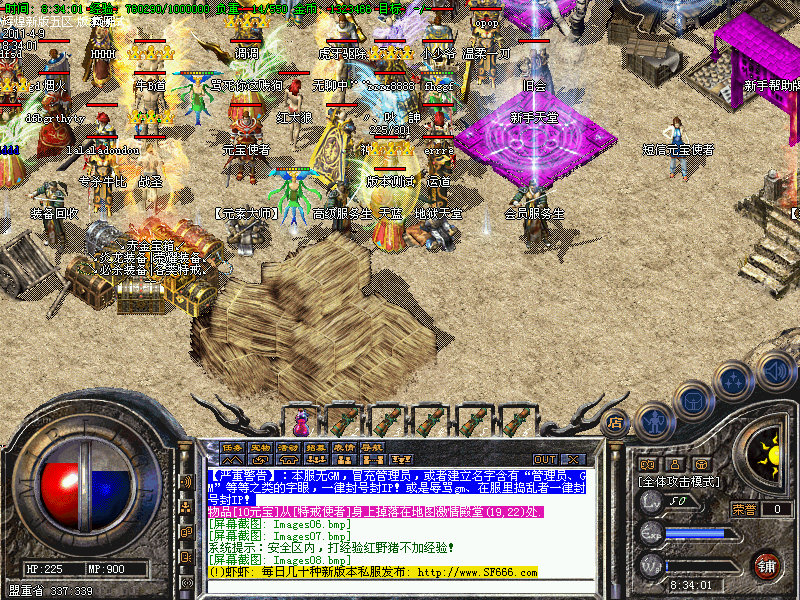Screen dimensions: 800x600
Task: Open the 活动 events tab
Action: point(288,447)
